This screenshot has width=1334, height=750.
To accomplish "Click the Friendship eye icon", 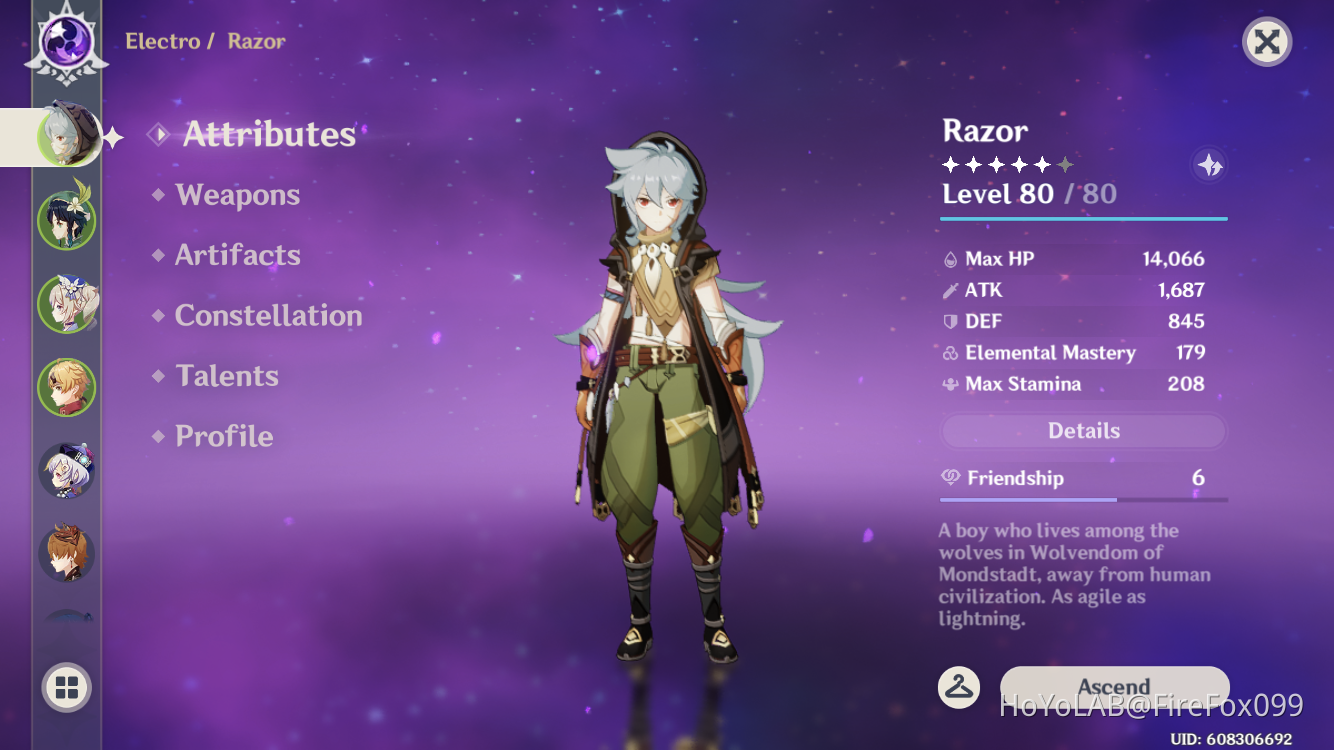I will [953, 478].
